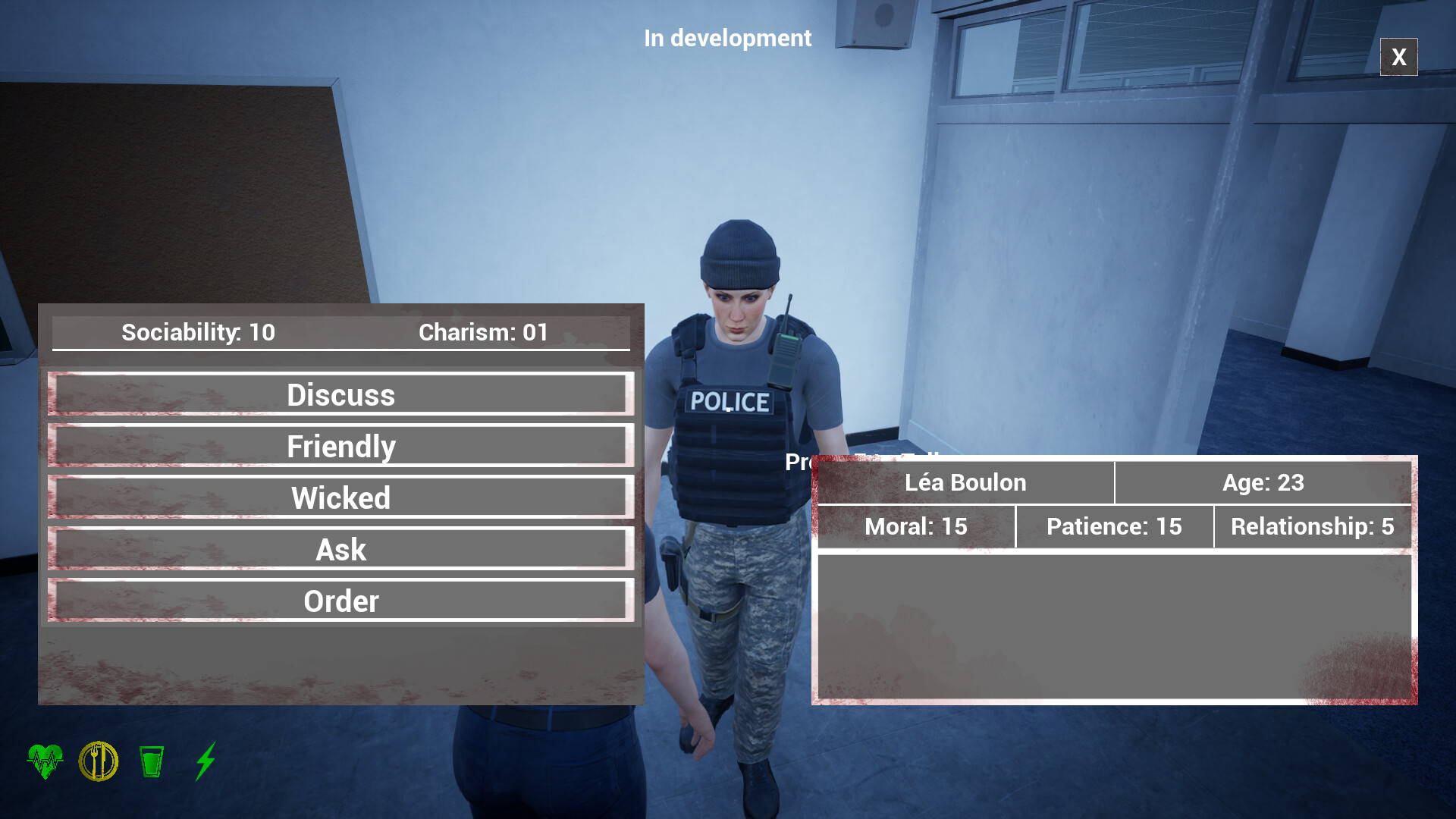1456x819 pixels.
Task: Click the Relationship: 5 stat
Action: 1312,527
